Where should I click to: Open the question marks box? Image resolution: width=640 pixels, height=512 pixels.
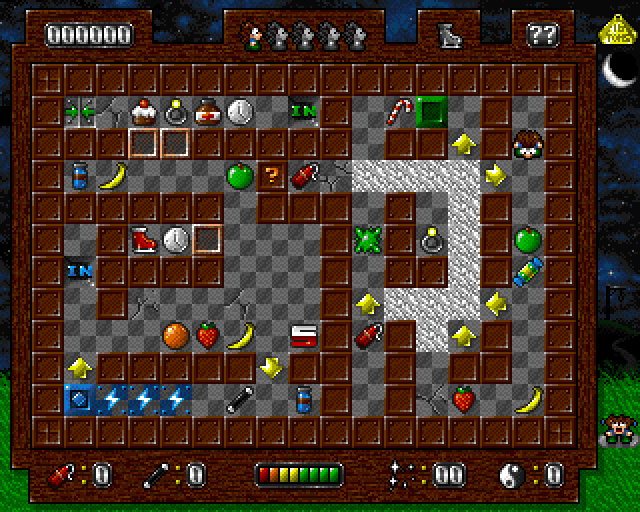pyautogui.click(x=542, y=36)
